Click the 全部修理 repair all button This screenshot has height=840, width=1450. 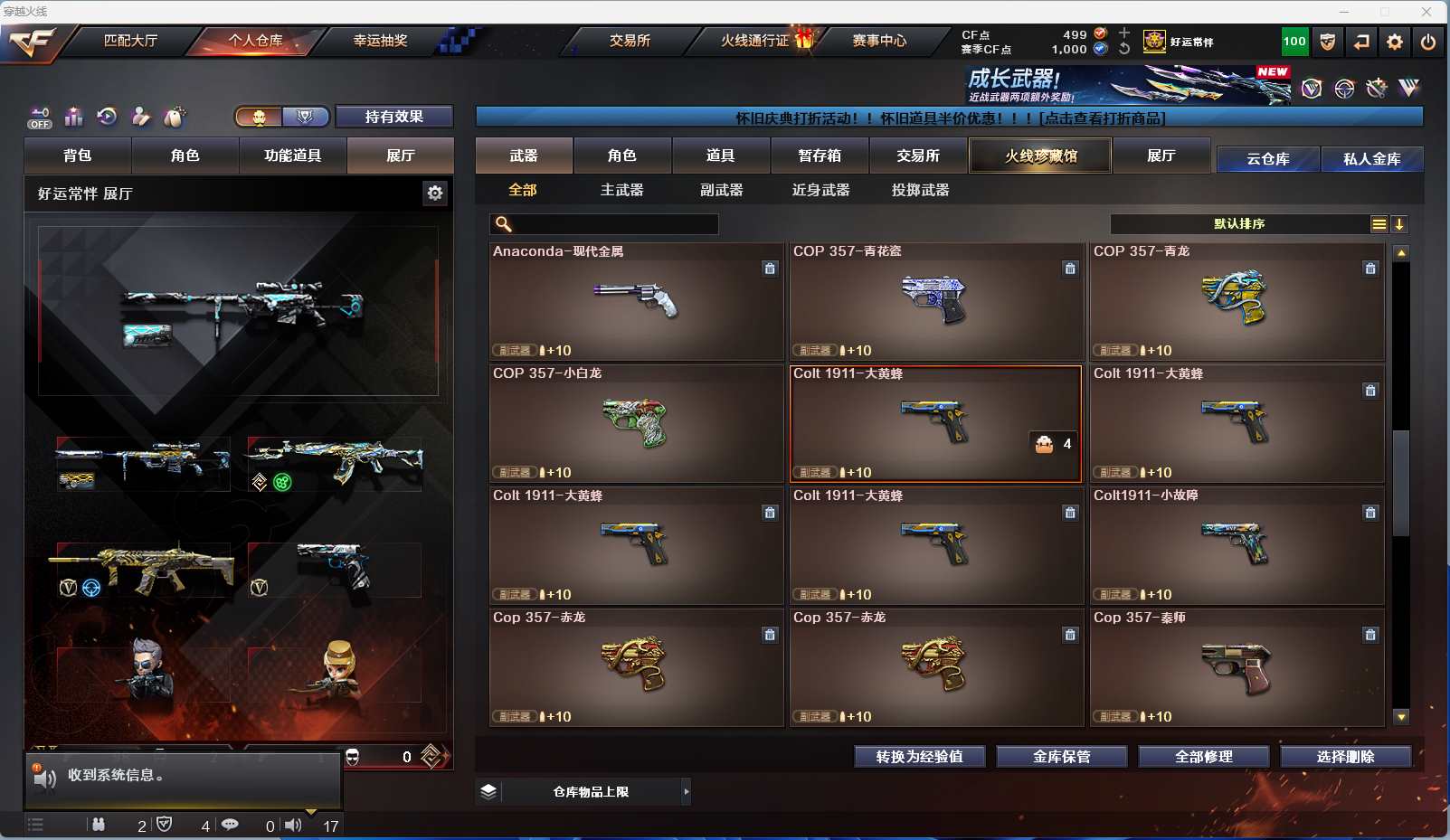[1203, 757]
